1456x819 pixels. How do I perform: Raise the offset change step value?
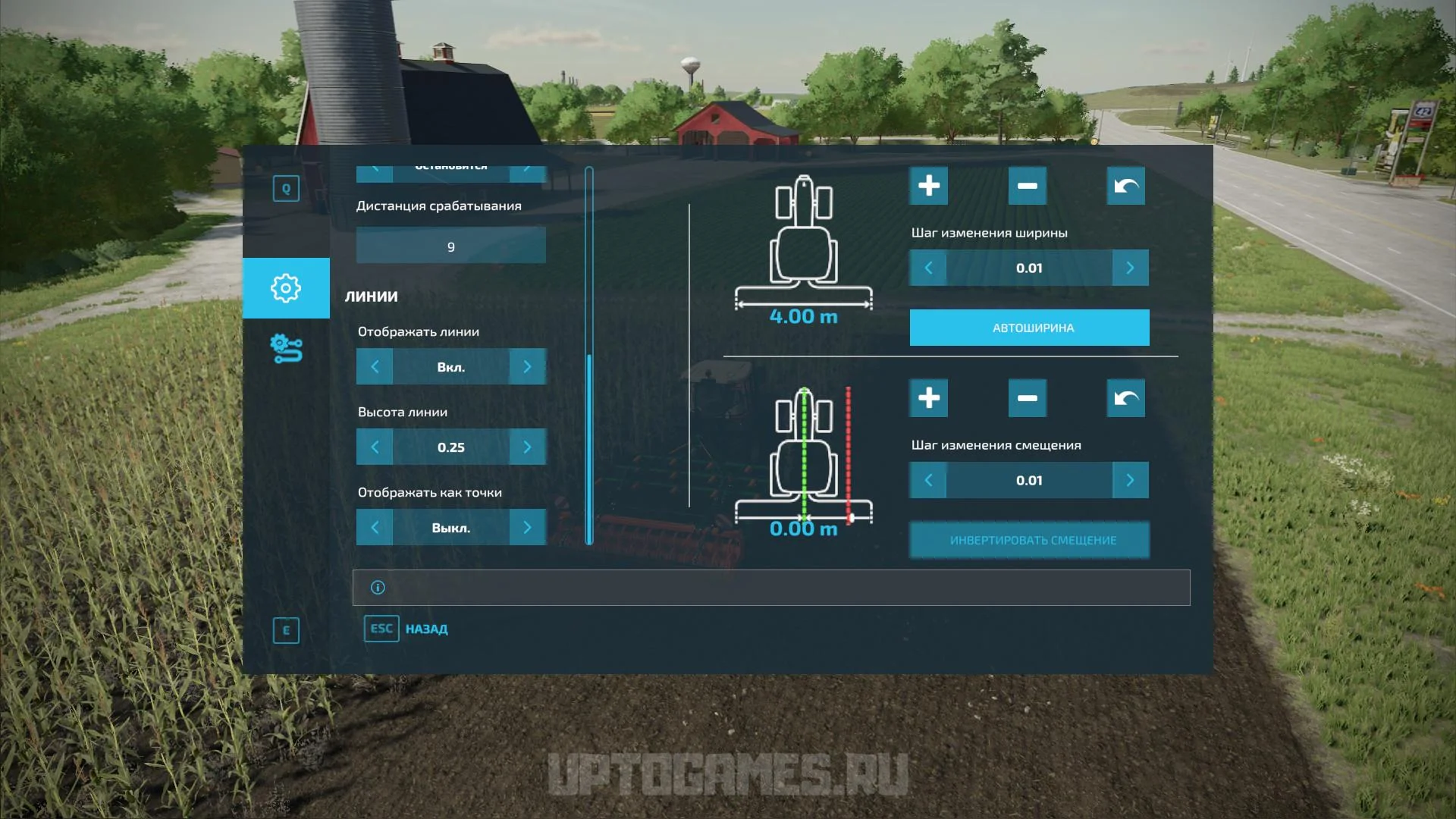[x=1130, y=480]
